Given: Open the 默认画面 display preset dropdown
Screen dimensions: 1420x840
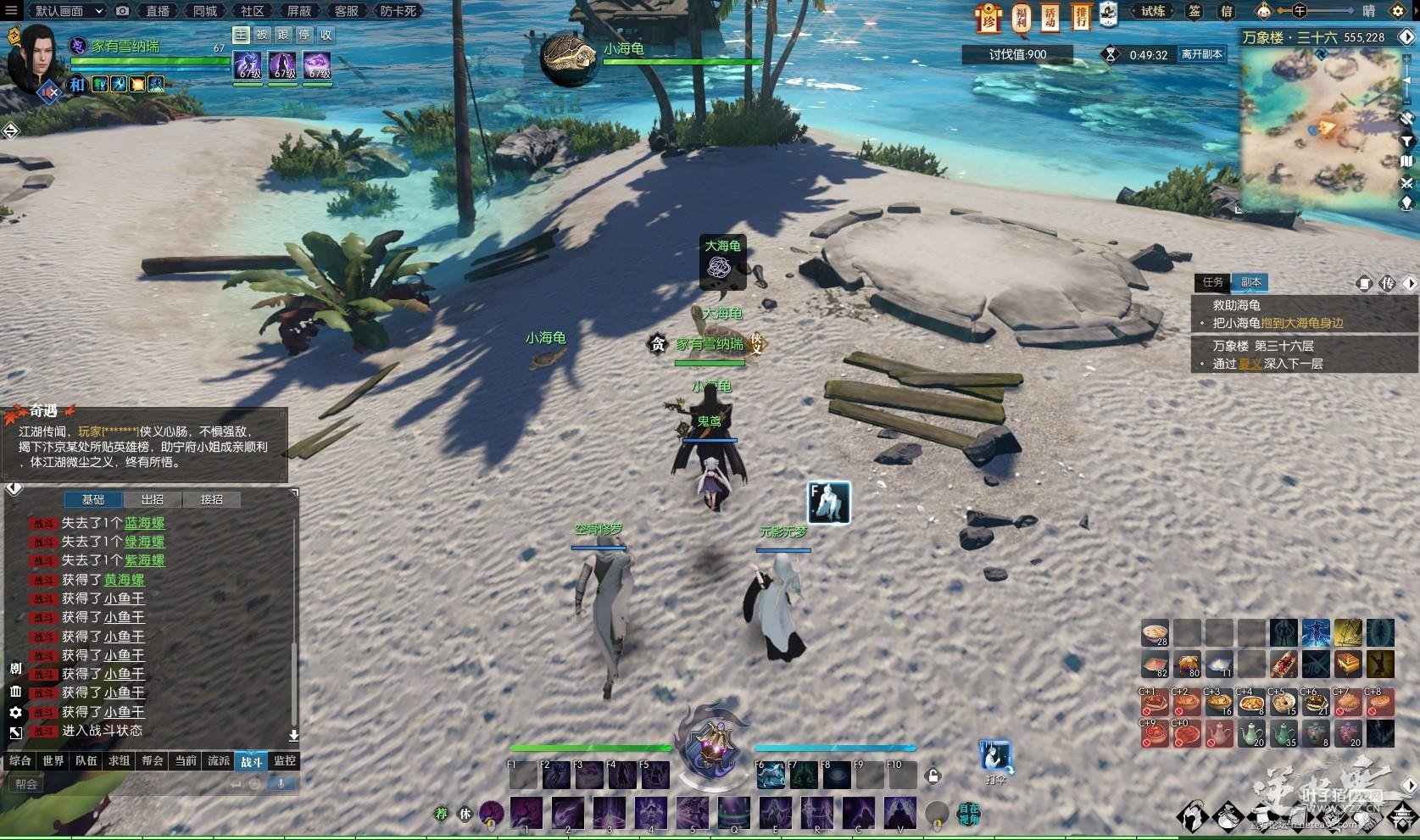Looking at the screenshot, I should click(66, 11).
